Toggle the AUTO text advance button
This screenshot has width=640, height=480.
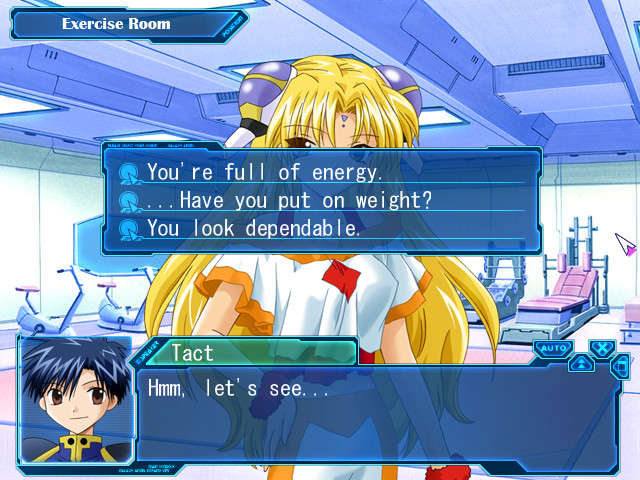pos(552,348)
